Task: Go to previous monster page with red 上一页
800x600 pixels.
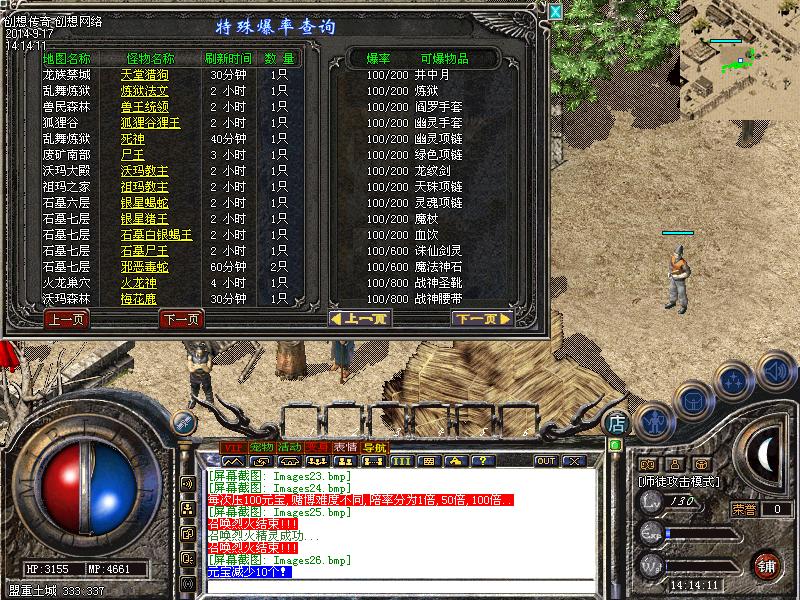Action: point(66,320)
